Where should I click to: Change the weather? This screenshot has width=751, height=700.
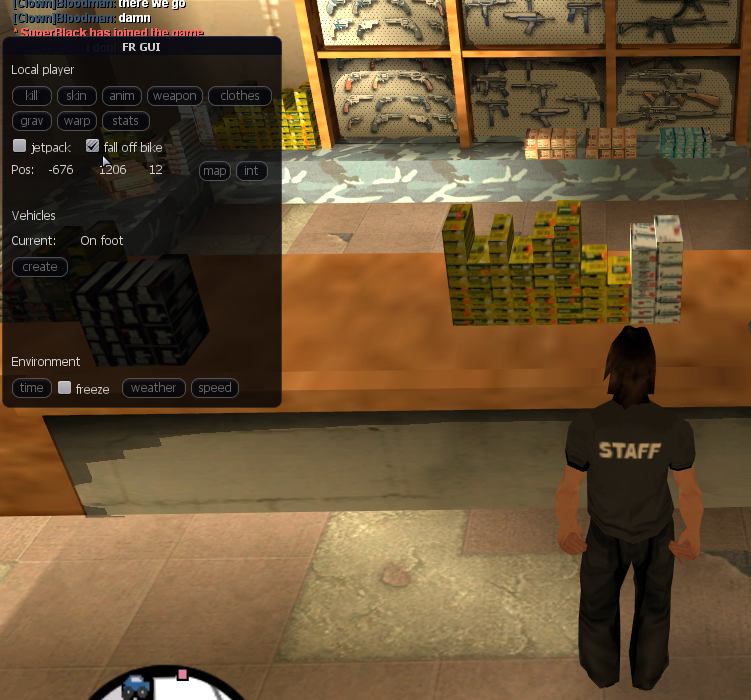[153, 387]
